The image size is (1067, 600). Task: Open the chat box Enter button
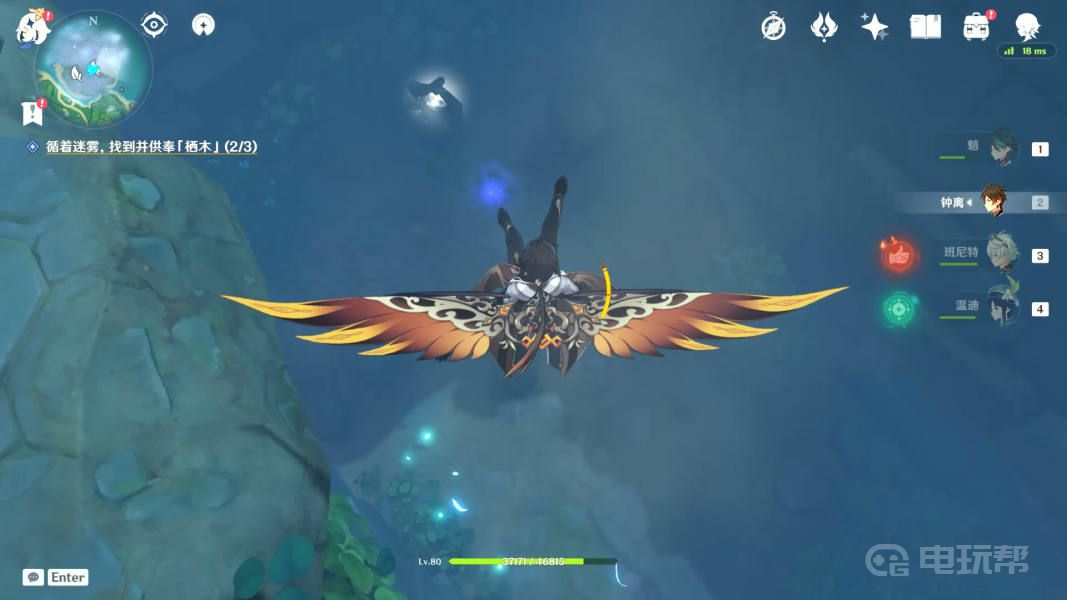(x=56, y=577)
